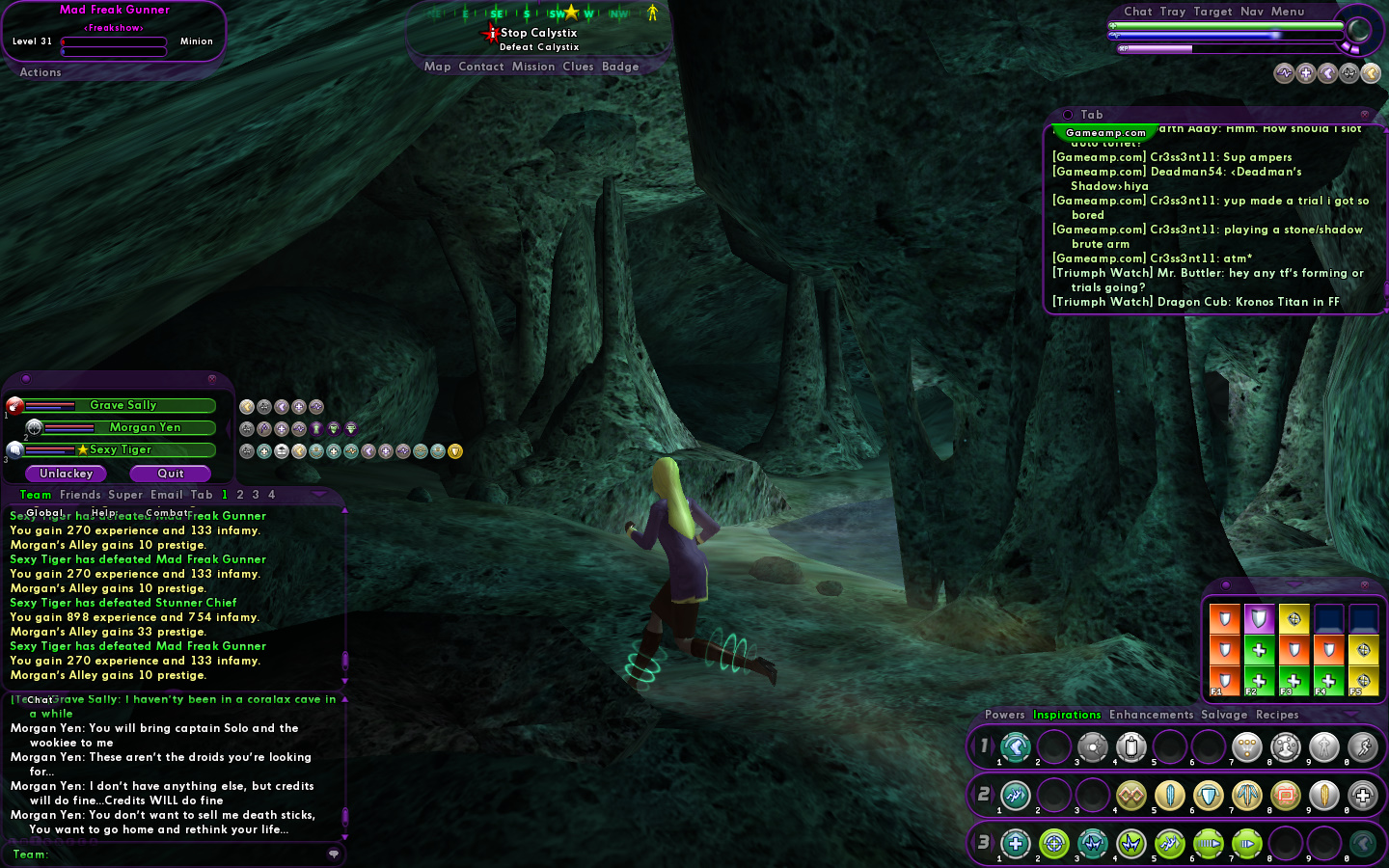Open the Enhancements window
The image size is (1389, 868).
[1151, 715]
